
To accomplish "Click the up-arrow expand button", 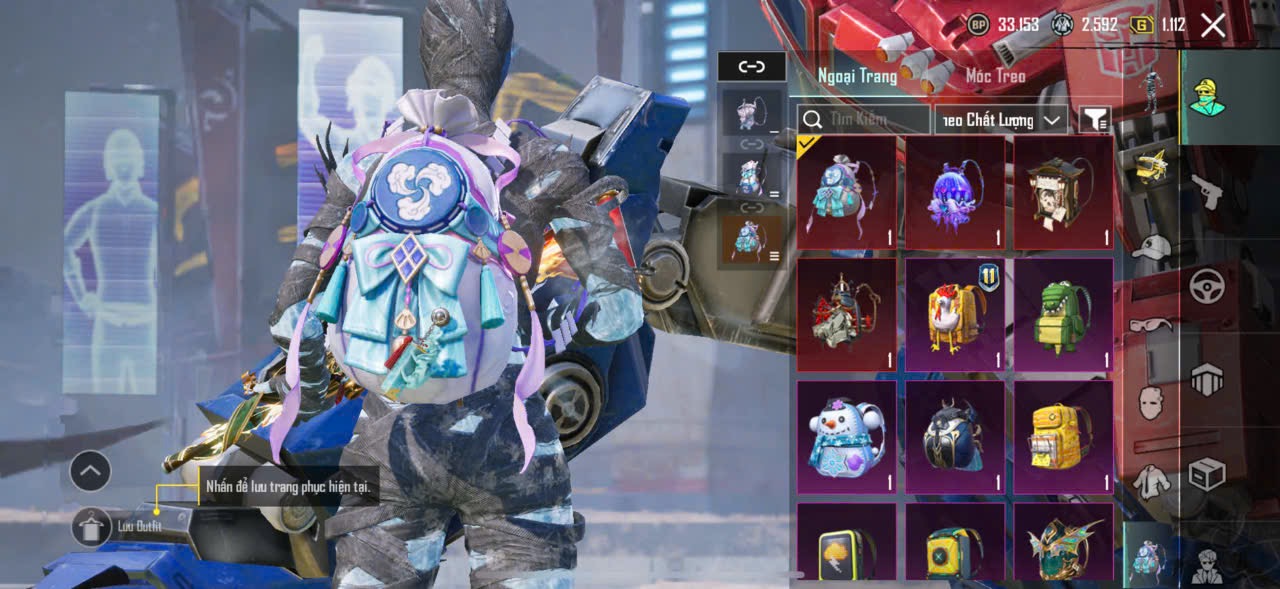I will click(90, 470).
